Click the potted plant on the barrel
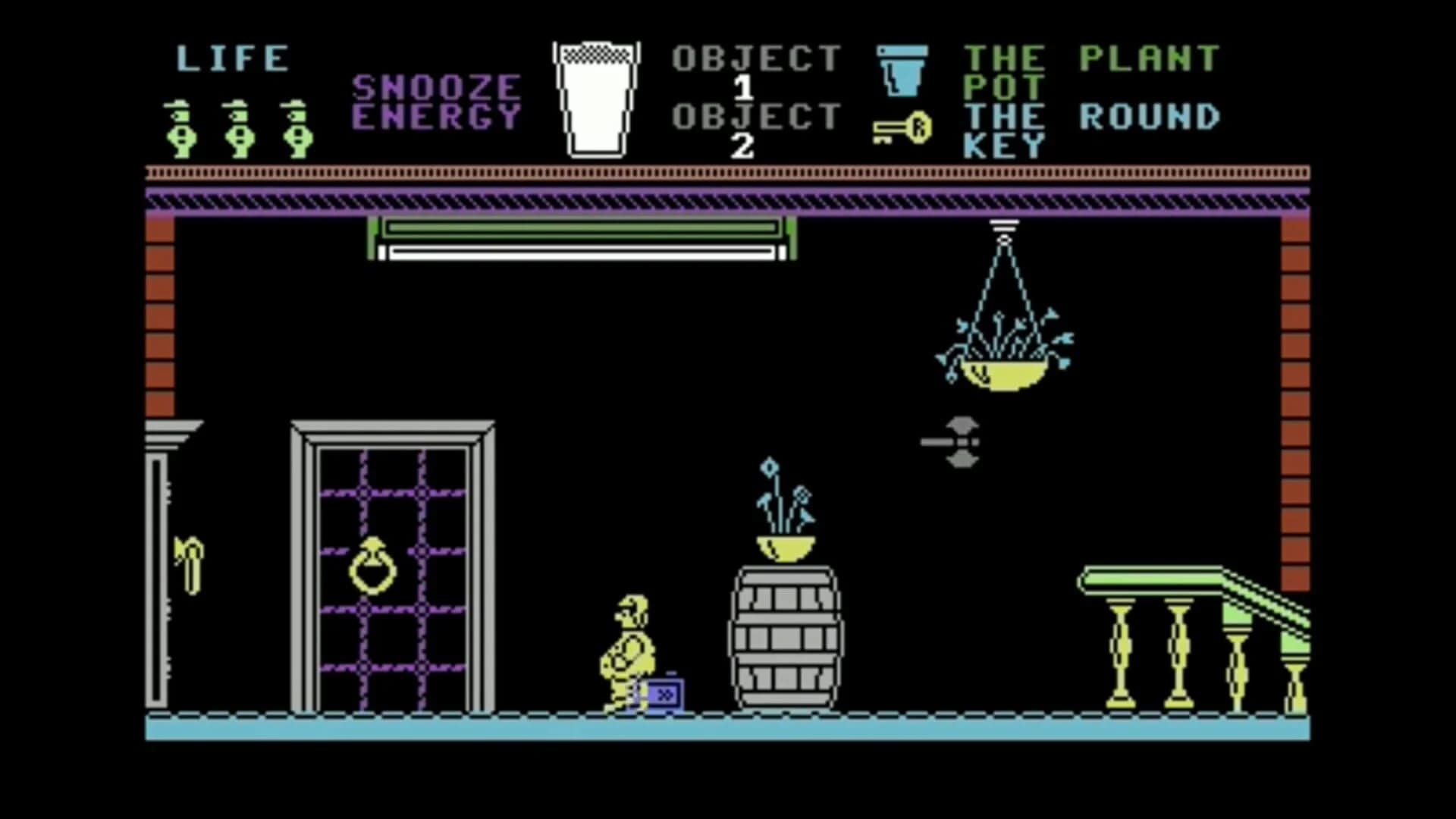The height and width of the screenshot is (819, 1456). (x=785, y=523)
